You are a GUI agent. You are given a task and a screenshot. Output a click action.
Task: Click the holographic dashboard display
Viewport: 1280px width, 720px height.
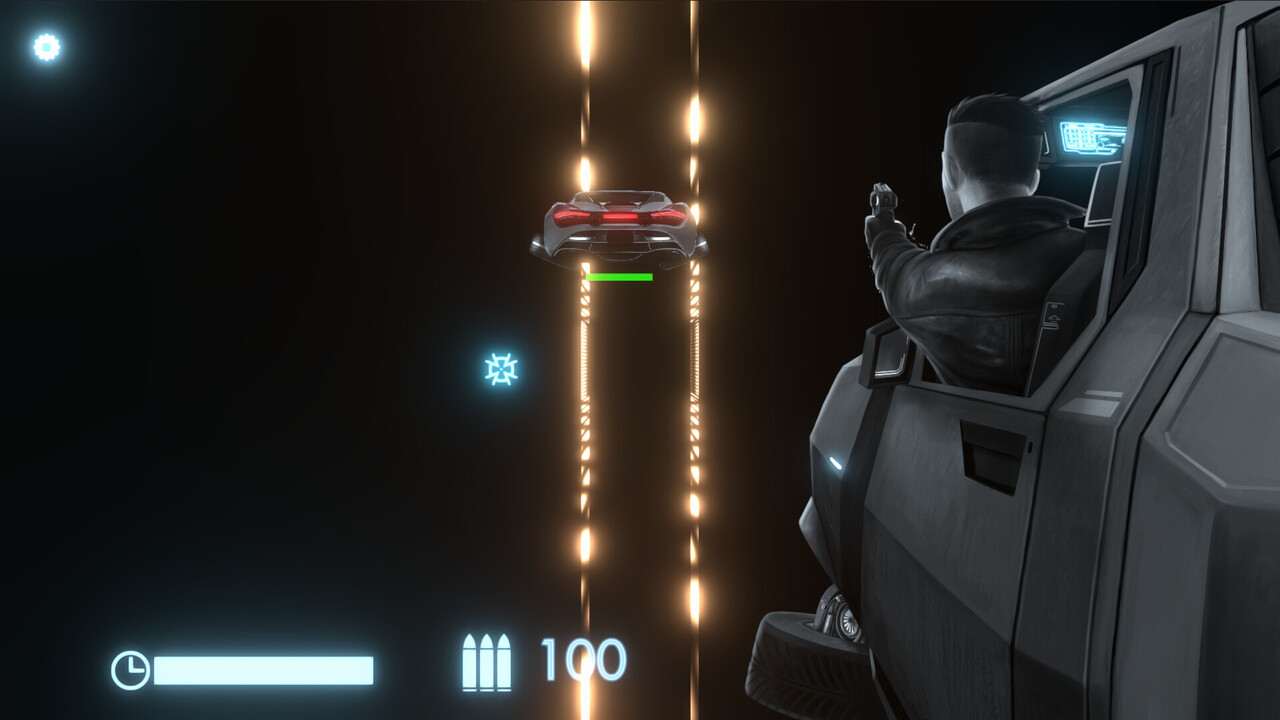point(1093,139)
